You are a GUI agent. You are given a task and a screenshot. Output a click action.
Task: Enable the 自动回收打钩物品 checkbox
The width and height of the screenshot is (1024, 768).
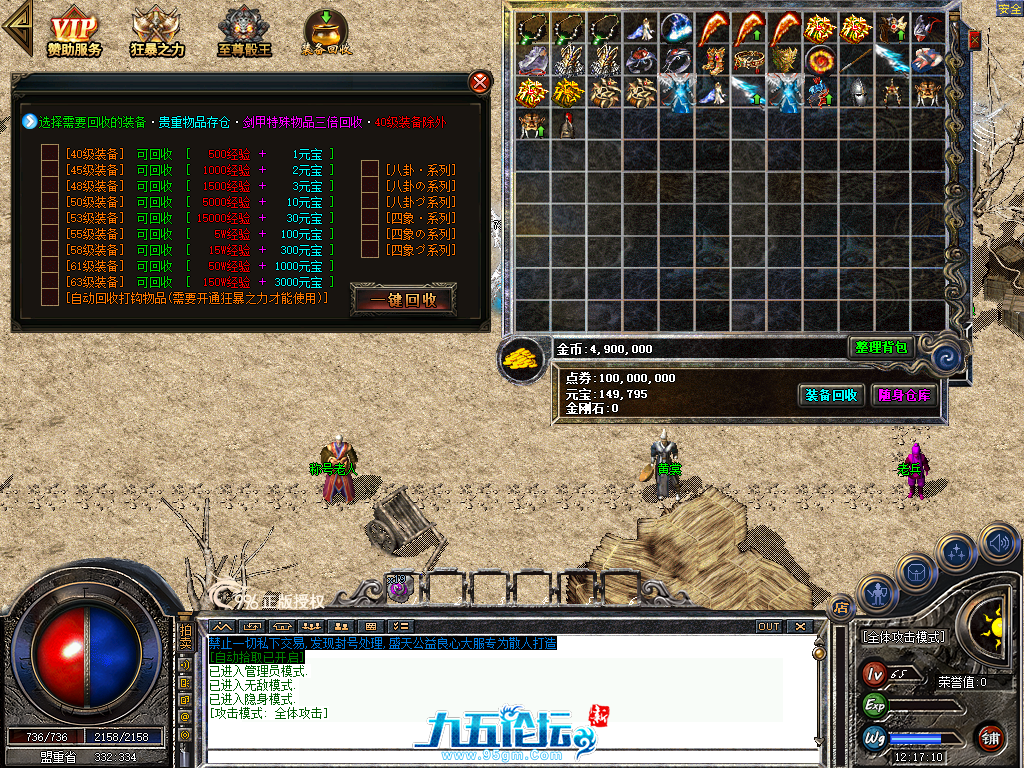tap(50, 298)
